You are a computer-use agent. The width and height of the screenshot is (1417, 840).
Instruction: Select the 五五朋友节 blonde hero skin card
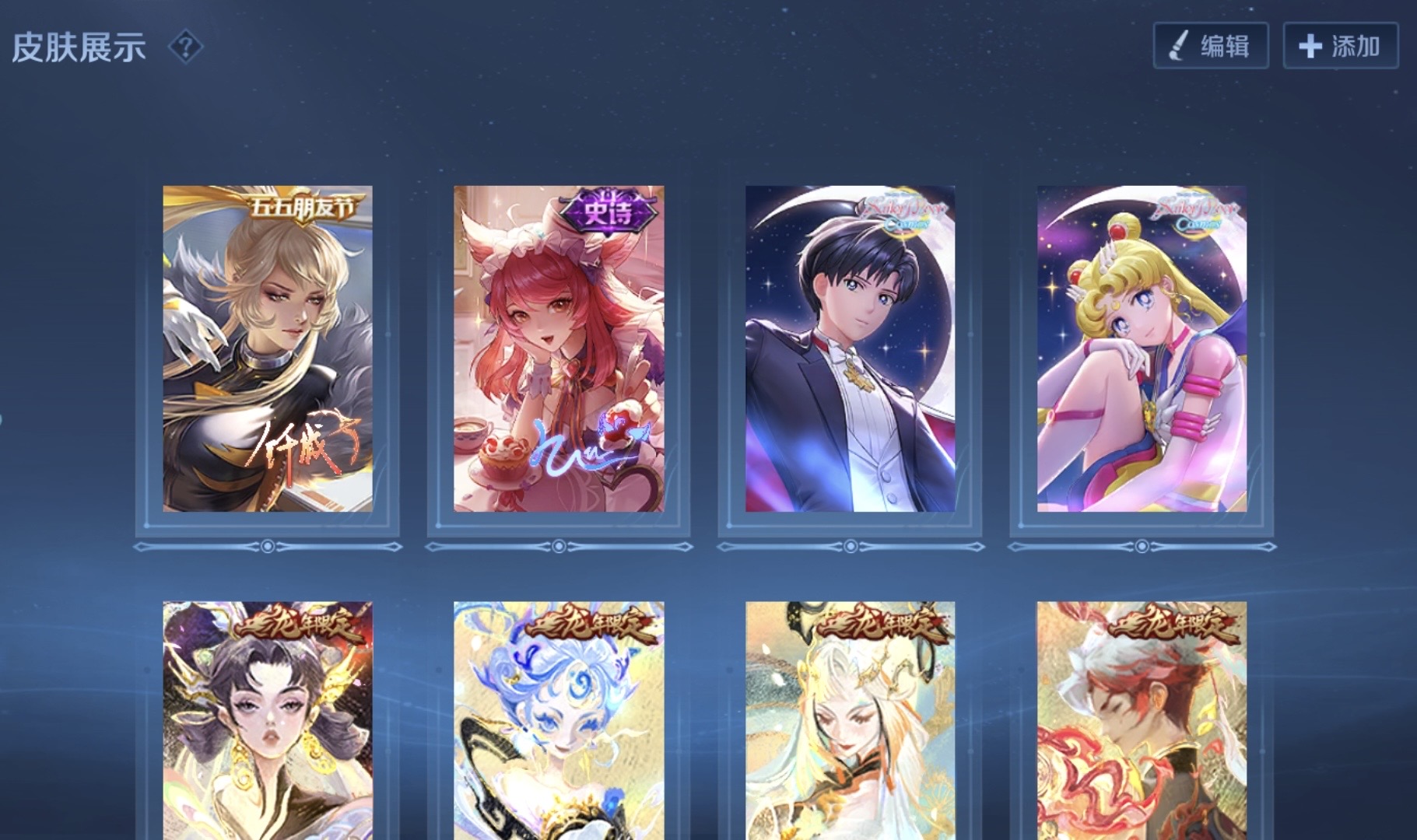point(268,348)
